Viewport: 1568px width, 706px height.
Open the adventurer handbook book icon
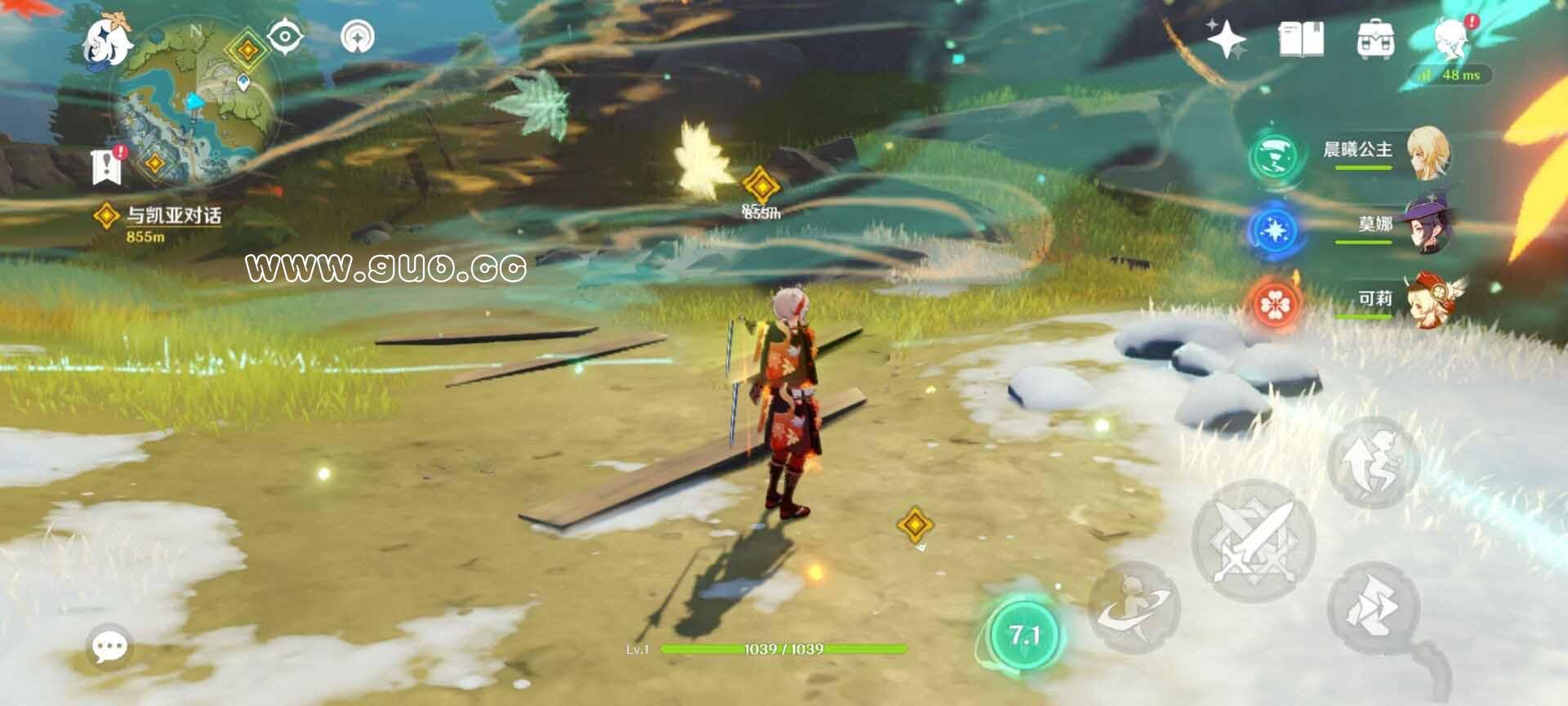tap(1301, 39)
